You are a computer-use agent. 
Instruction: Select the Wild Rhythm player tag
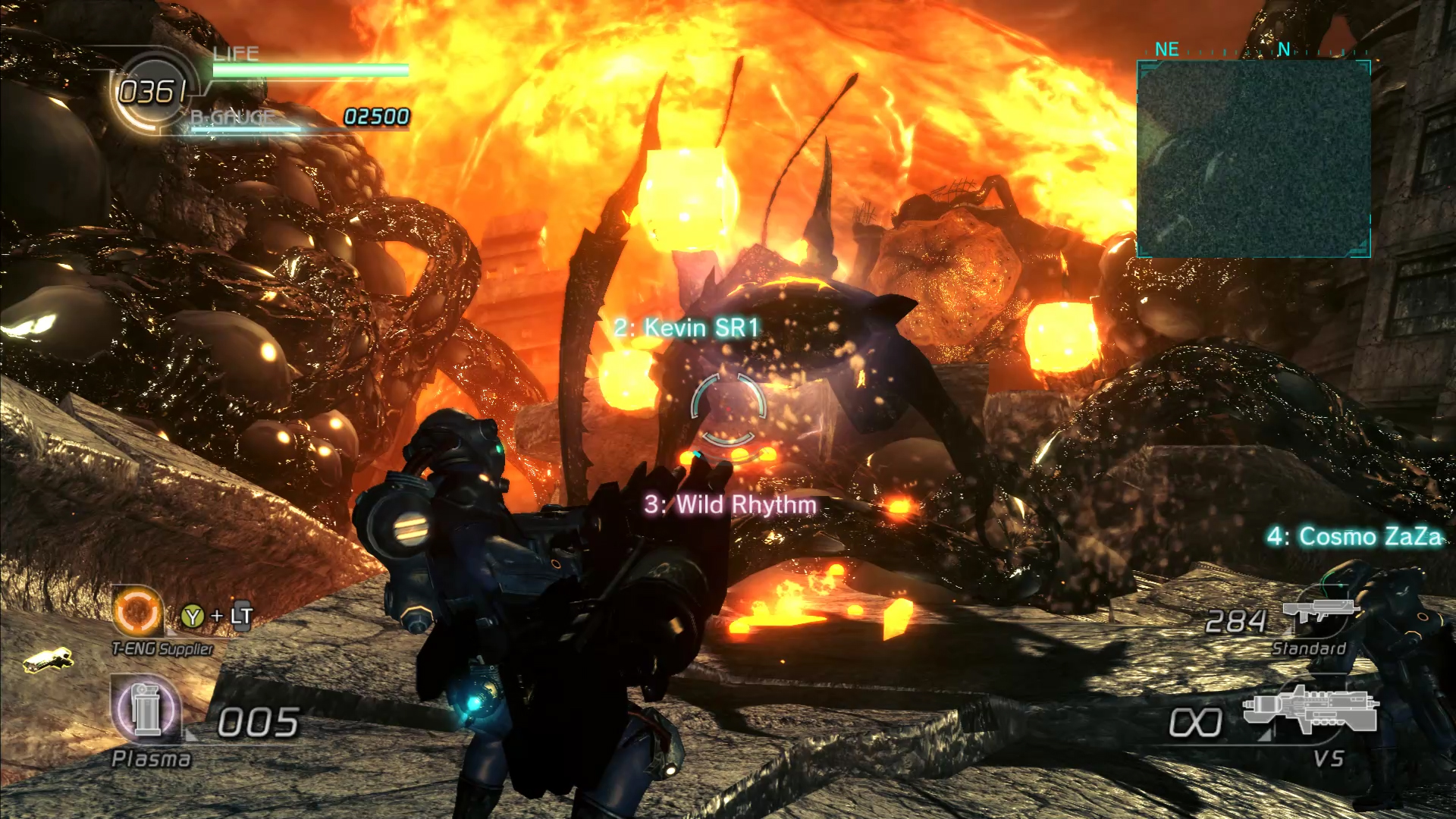coord(730,504)
